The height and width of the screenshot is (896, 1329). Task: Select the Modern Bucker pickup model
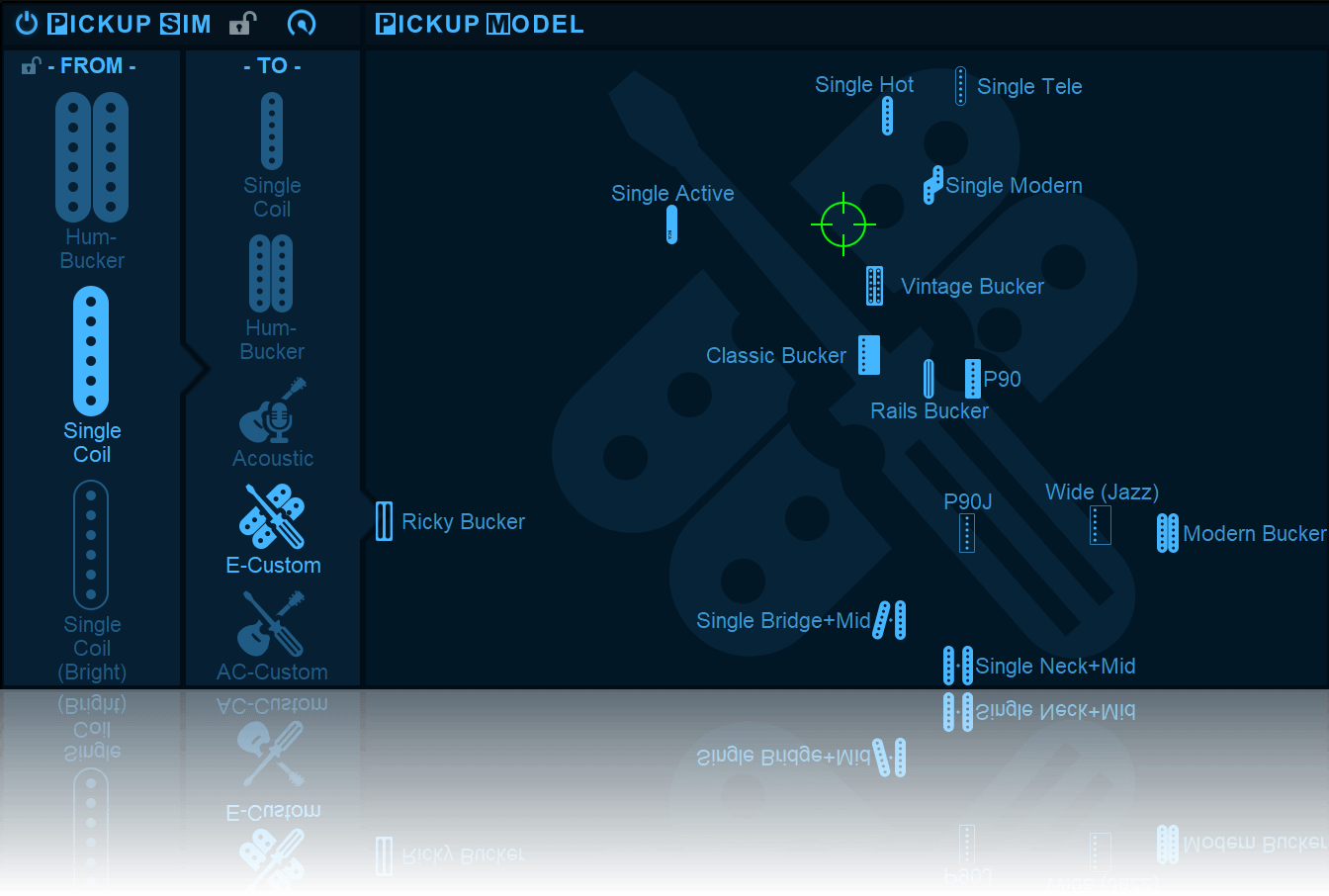[x=1167, y=533]
